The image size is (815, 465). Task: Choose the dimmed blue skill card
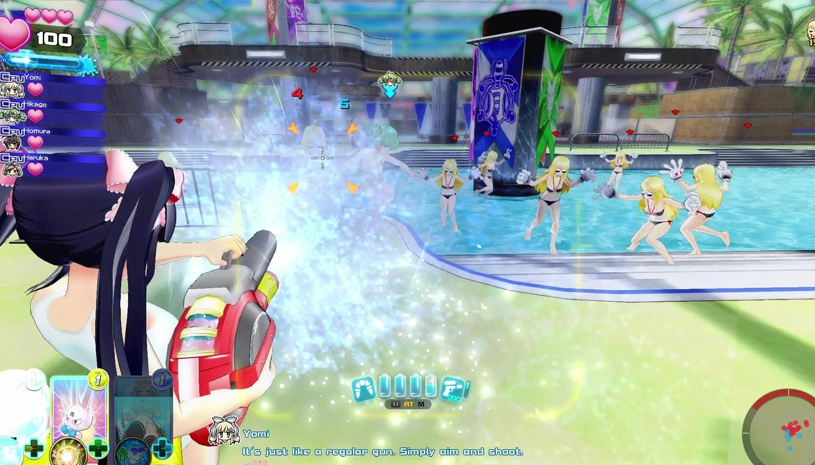pos(141,408)
